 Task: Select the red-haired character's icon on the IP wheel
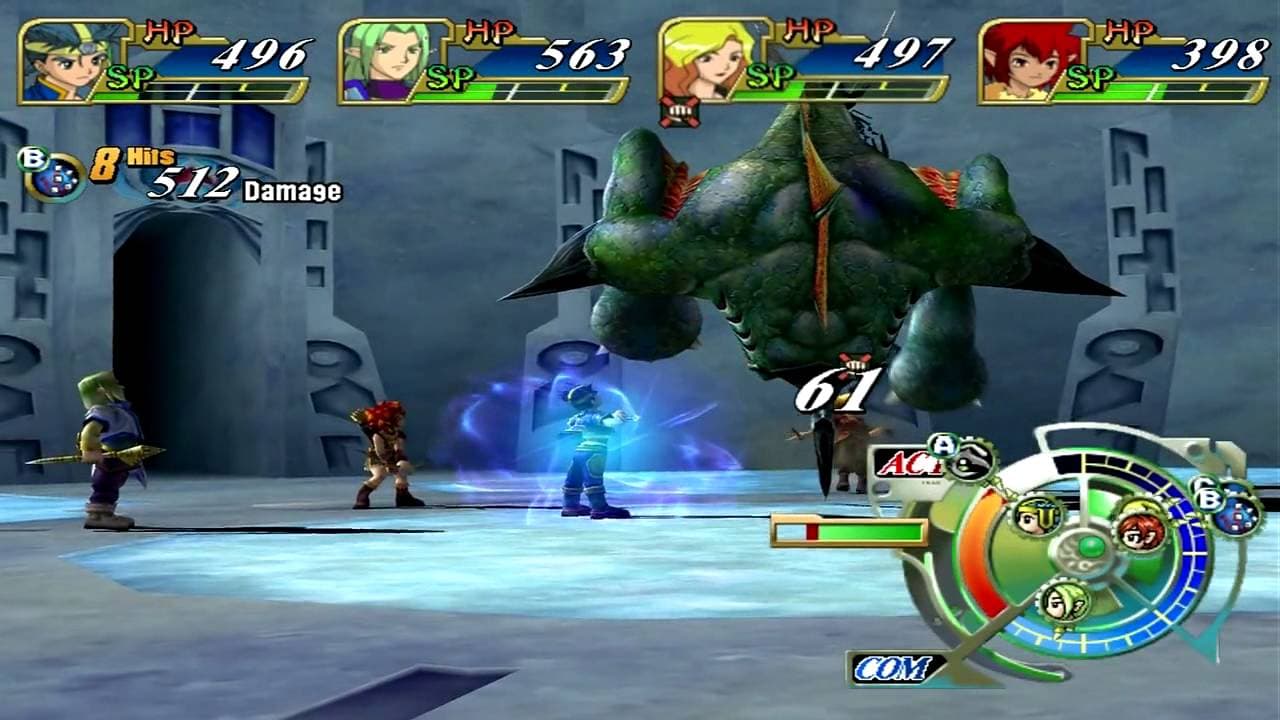(1141, 528)
